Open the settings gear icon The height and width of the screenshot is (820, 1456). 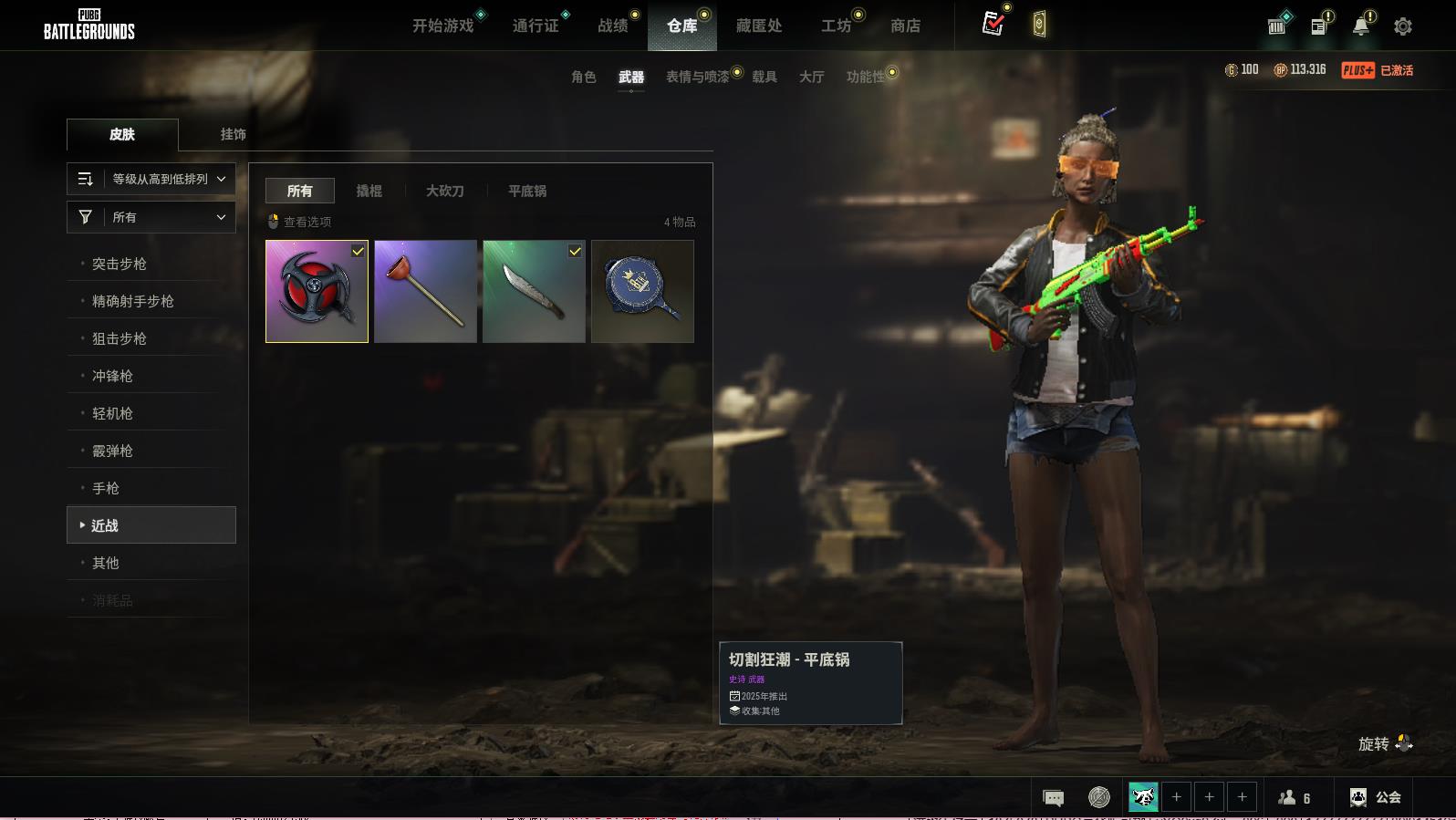pos(1403,26)
